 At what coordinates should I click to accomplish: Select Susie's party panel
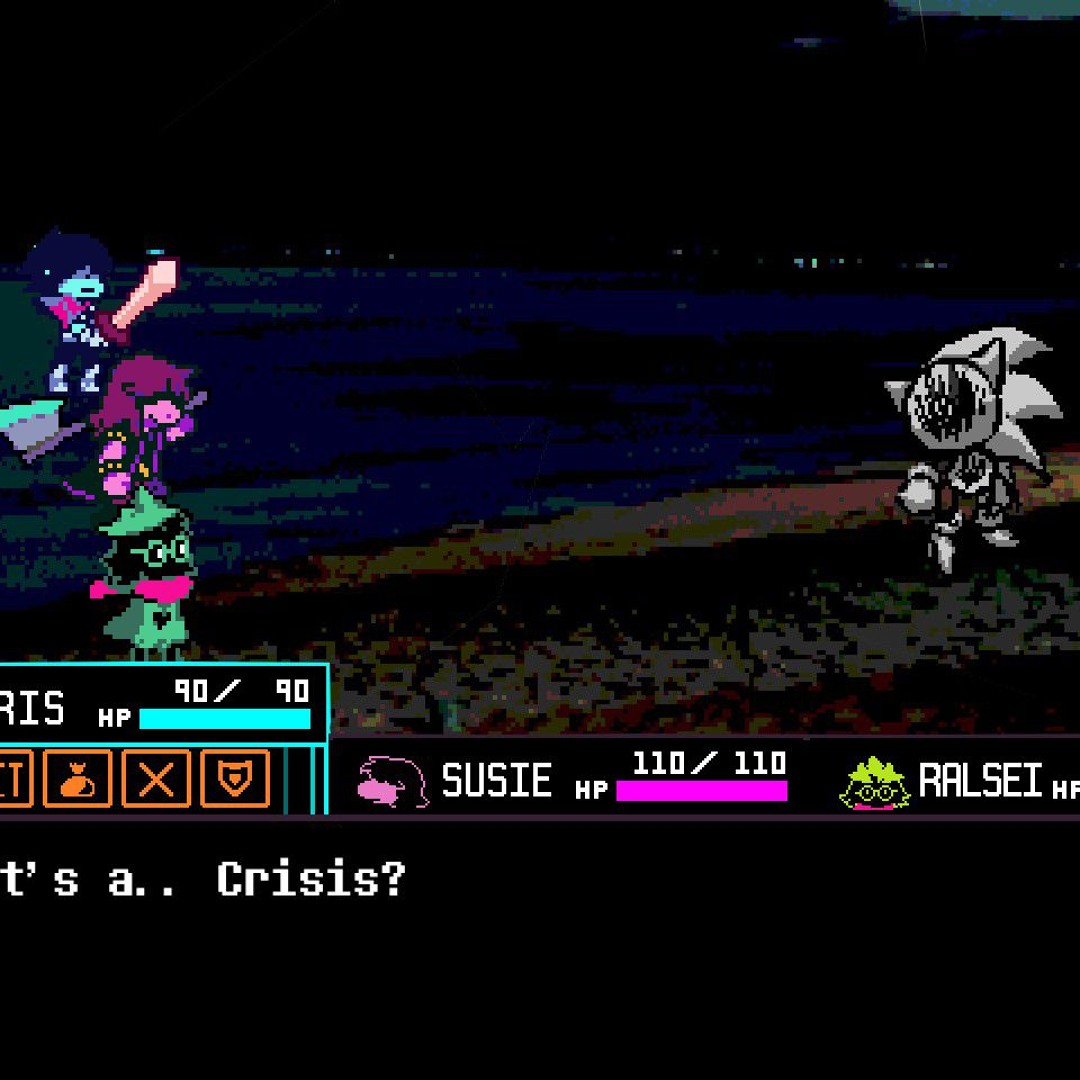click(x=575, y=778)
